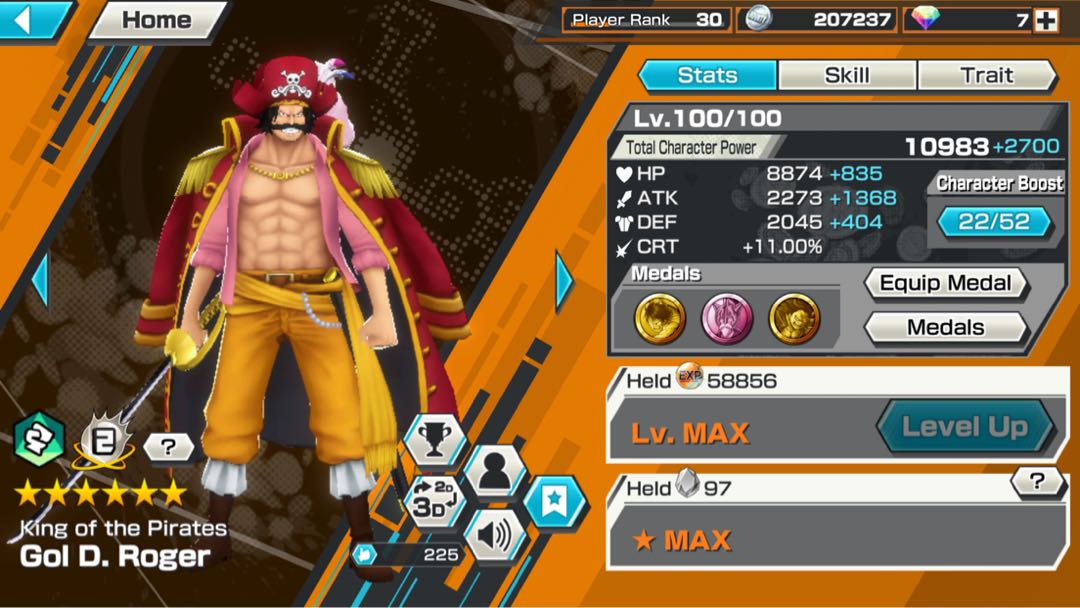This screenshot has width=1080, height=608.
Task: Open the Medals list
Action: (x=945, y=327)
